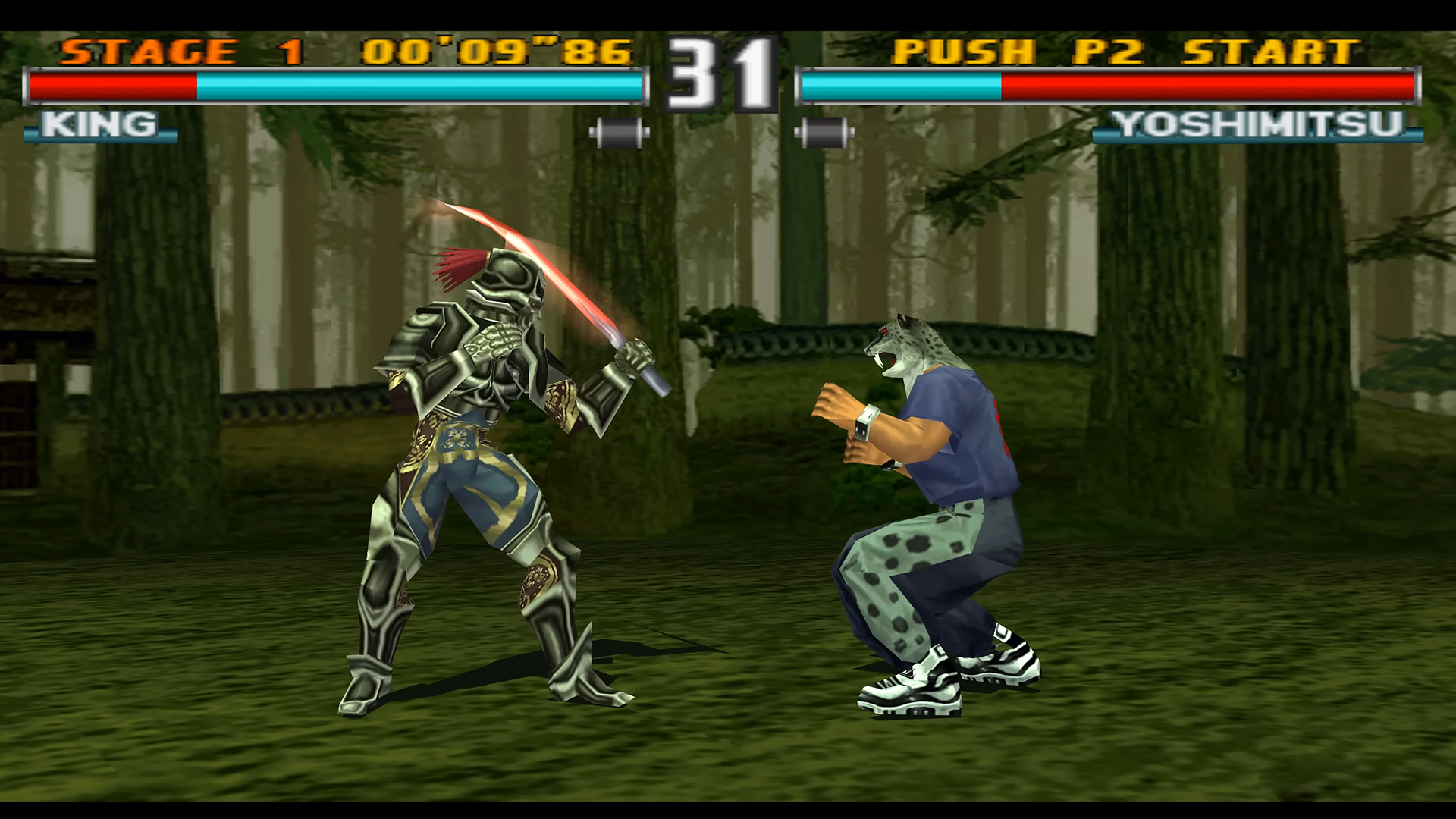Image resolution: width=1456 pixels, height=819 pixels.
Task: Click the PUSH P2 START prompt
Action: [1122, 51]
